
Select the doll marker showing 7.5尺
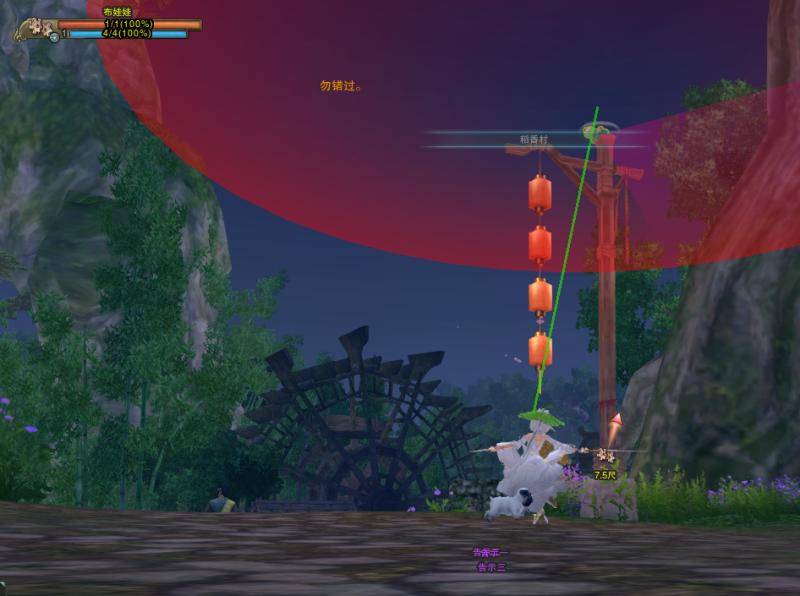coord(604,457)
